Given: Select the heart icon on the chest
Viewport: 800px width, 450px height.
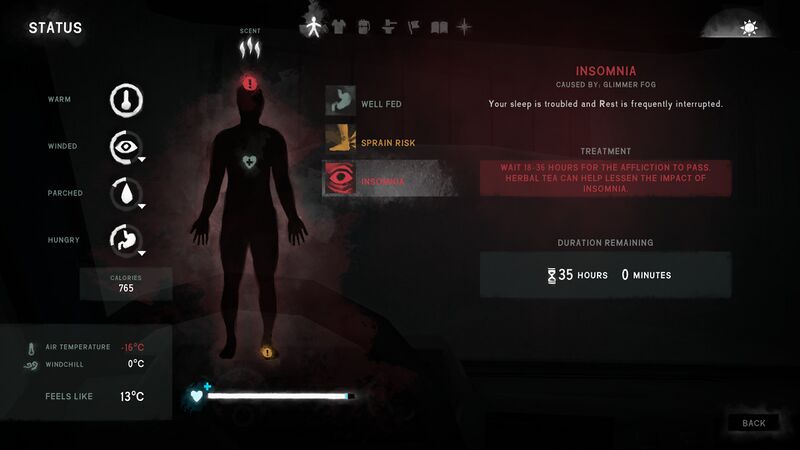Looking at the screenshot, I should tap(249, 160).
